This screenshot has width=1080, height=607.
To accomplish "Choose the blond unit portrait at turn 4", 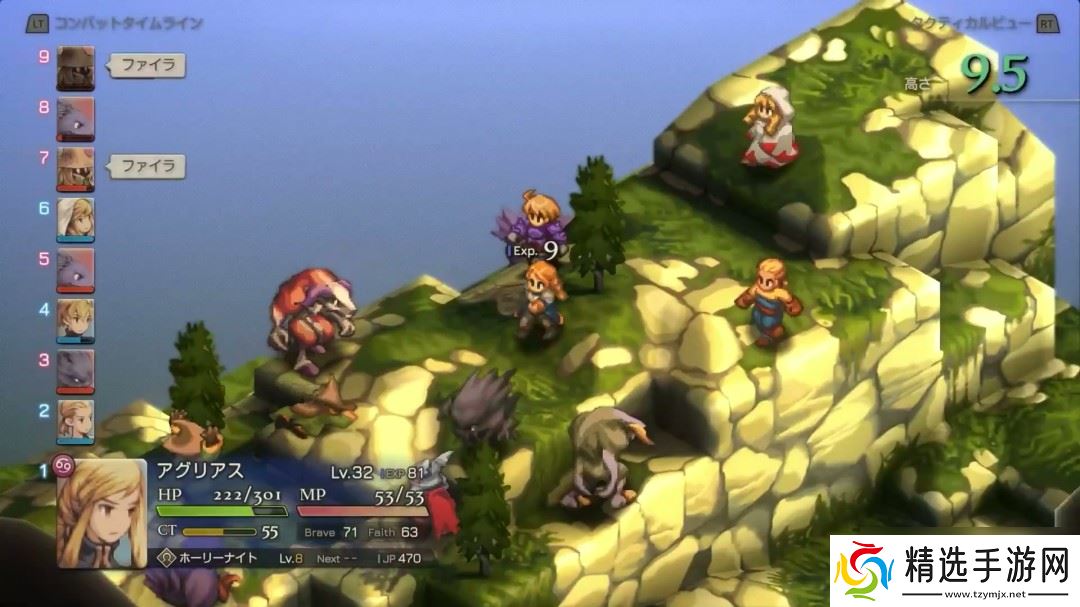I will (x=76, y=319).
